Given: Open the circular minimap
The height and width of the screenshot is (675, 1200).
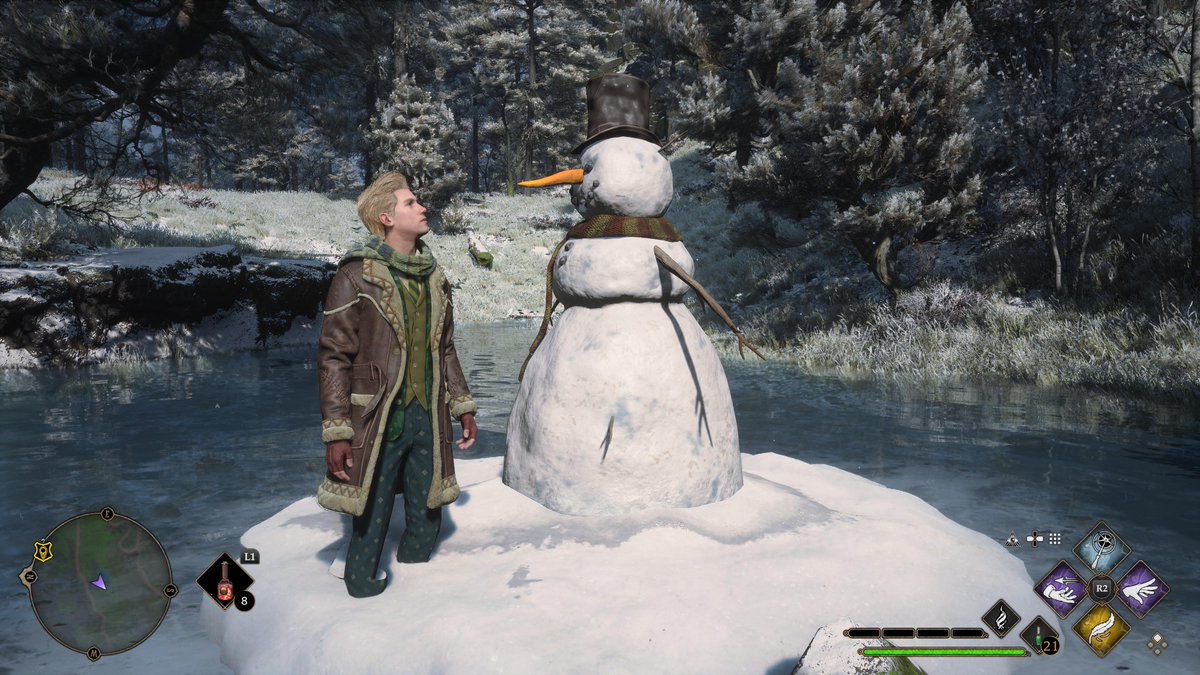Looking at the screenshot, I should (x=97, y=584).
